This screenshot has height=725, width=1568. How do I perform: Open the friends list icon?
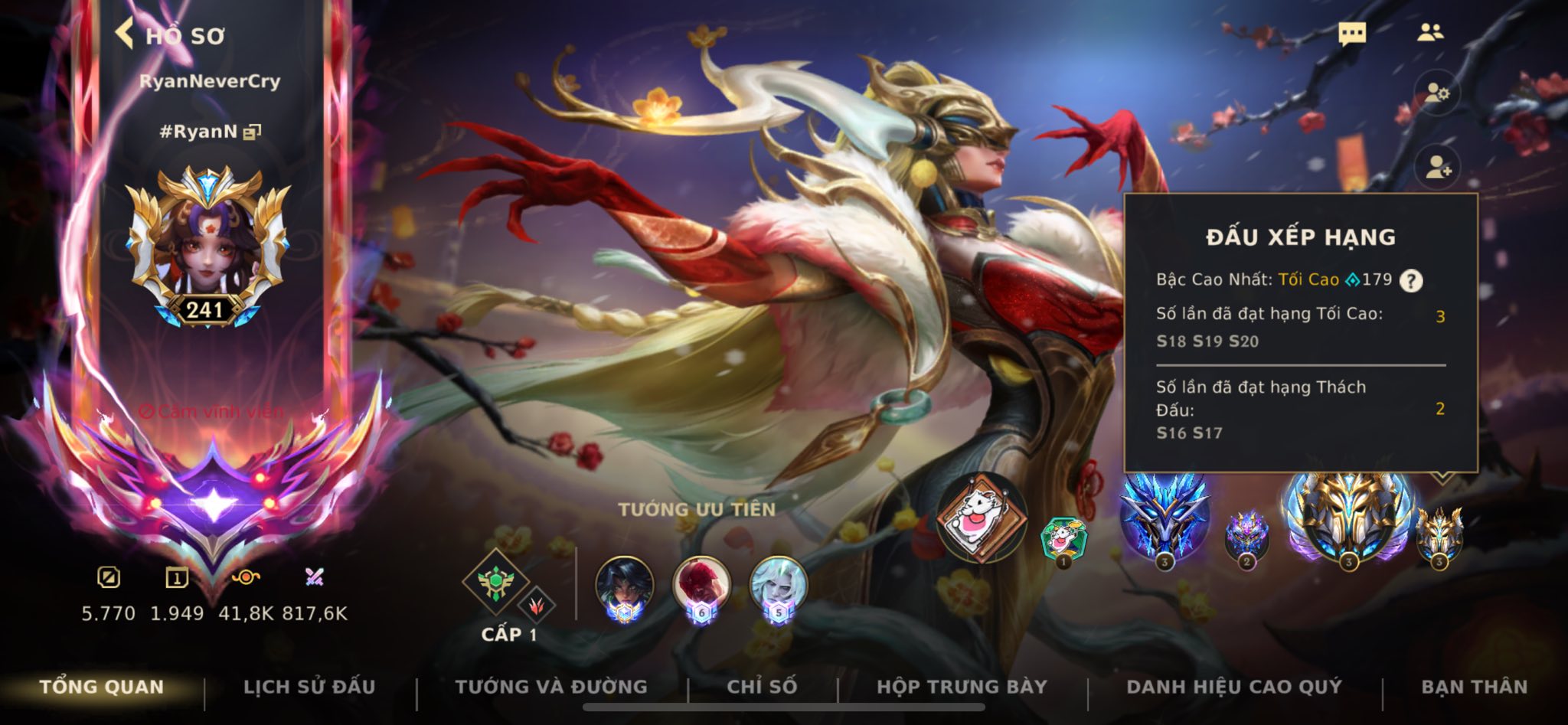1429,32
